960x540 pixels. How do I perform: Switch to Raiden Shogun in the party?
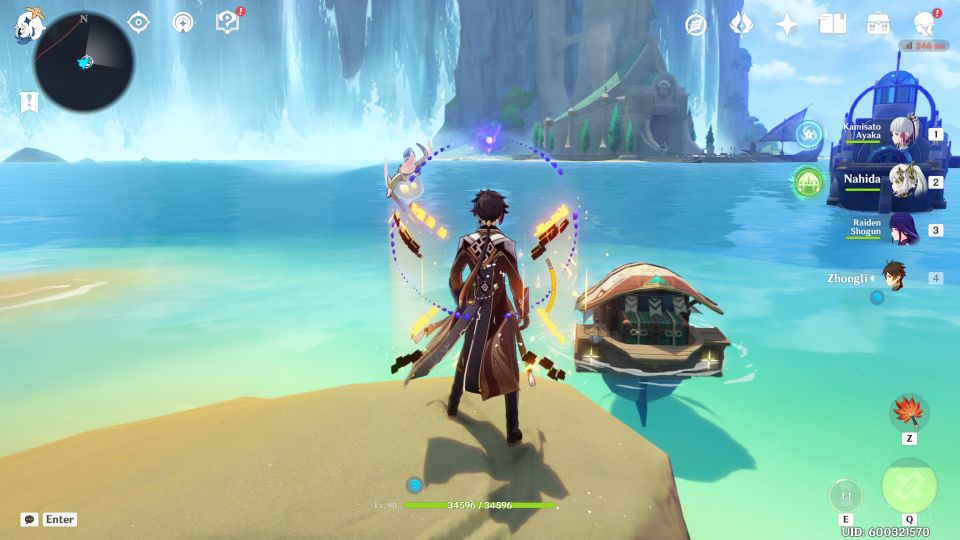904,230
